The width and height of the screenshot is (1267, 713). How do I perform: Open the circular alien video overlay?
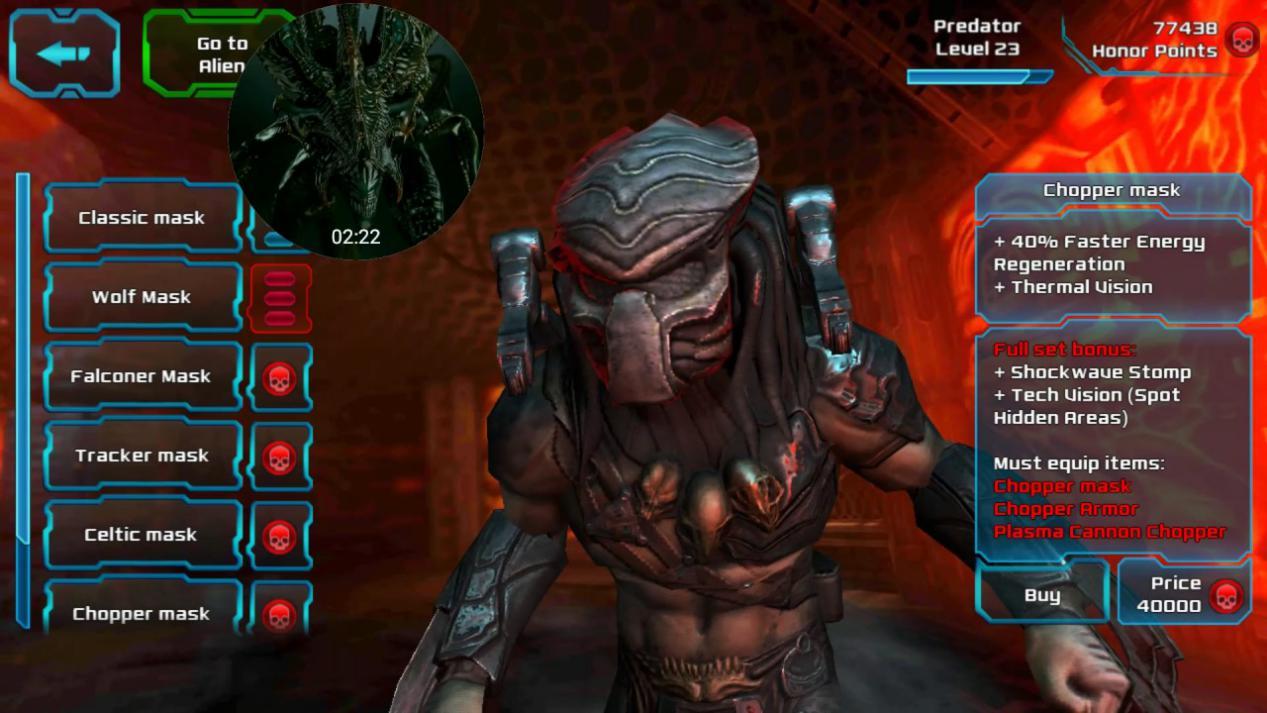(x=356, y=132)
